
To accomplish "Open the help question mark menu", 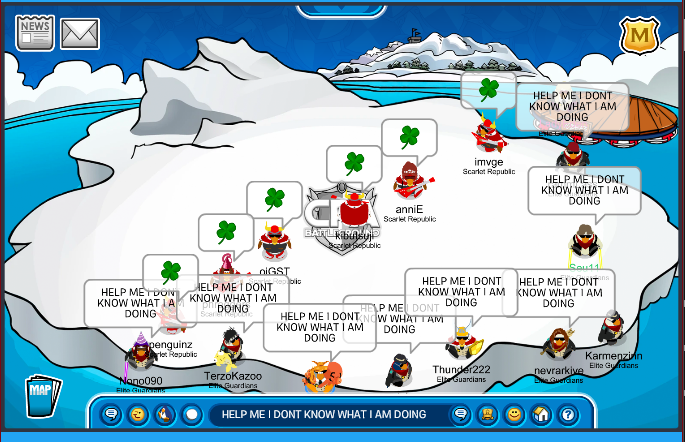I will click(x=567, y=414).
